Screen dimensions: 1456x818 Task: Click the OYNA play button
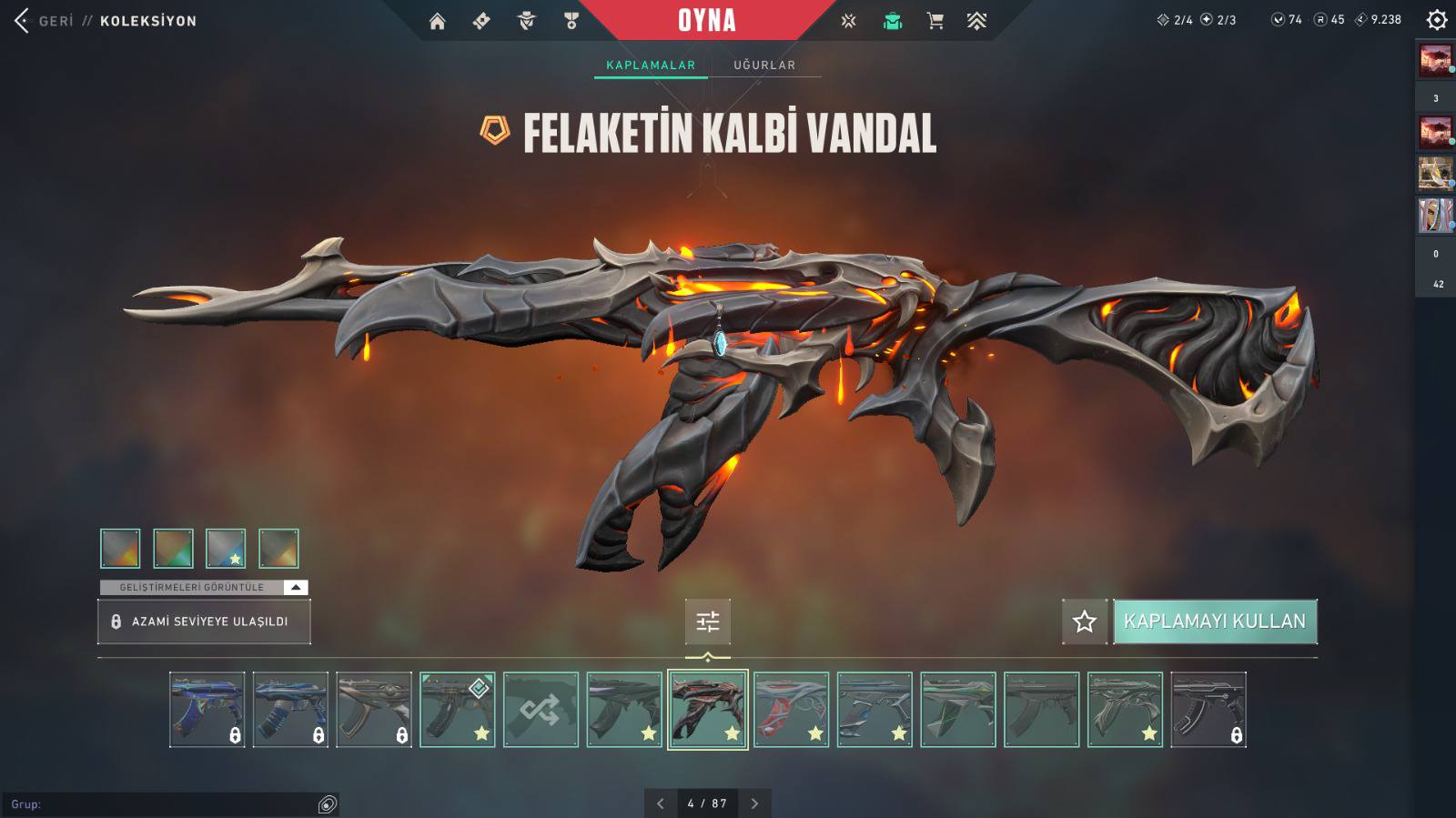click(x=706, y=20)
